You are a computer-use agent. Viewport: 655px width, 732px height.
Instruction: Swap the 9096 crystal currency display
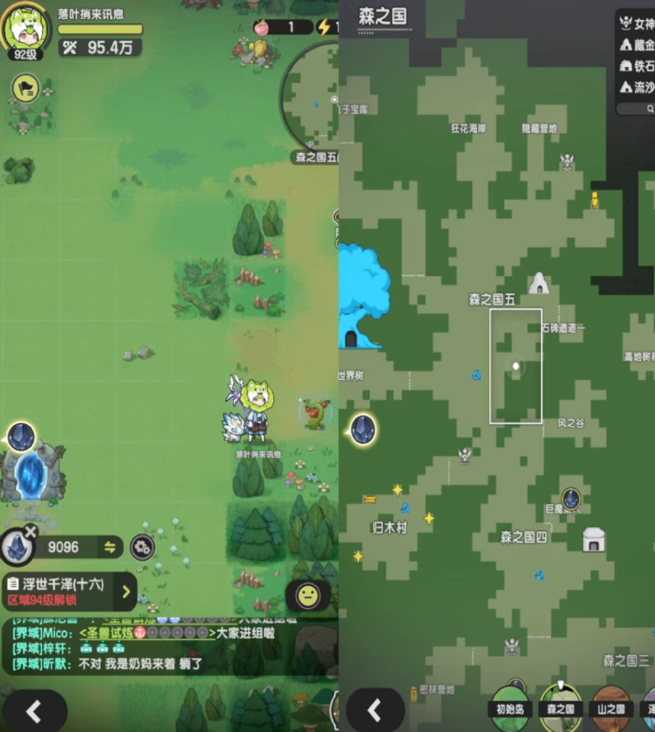tap(110, 547)
